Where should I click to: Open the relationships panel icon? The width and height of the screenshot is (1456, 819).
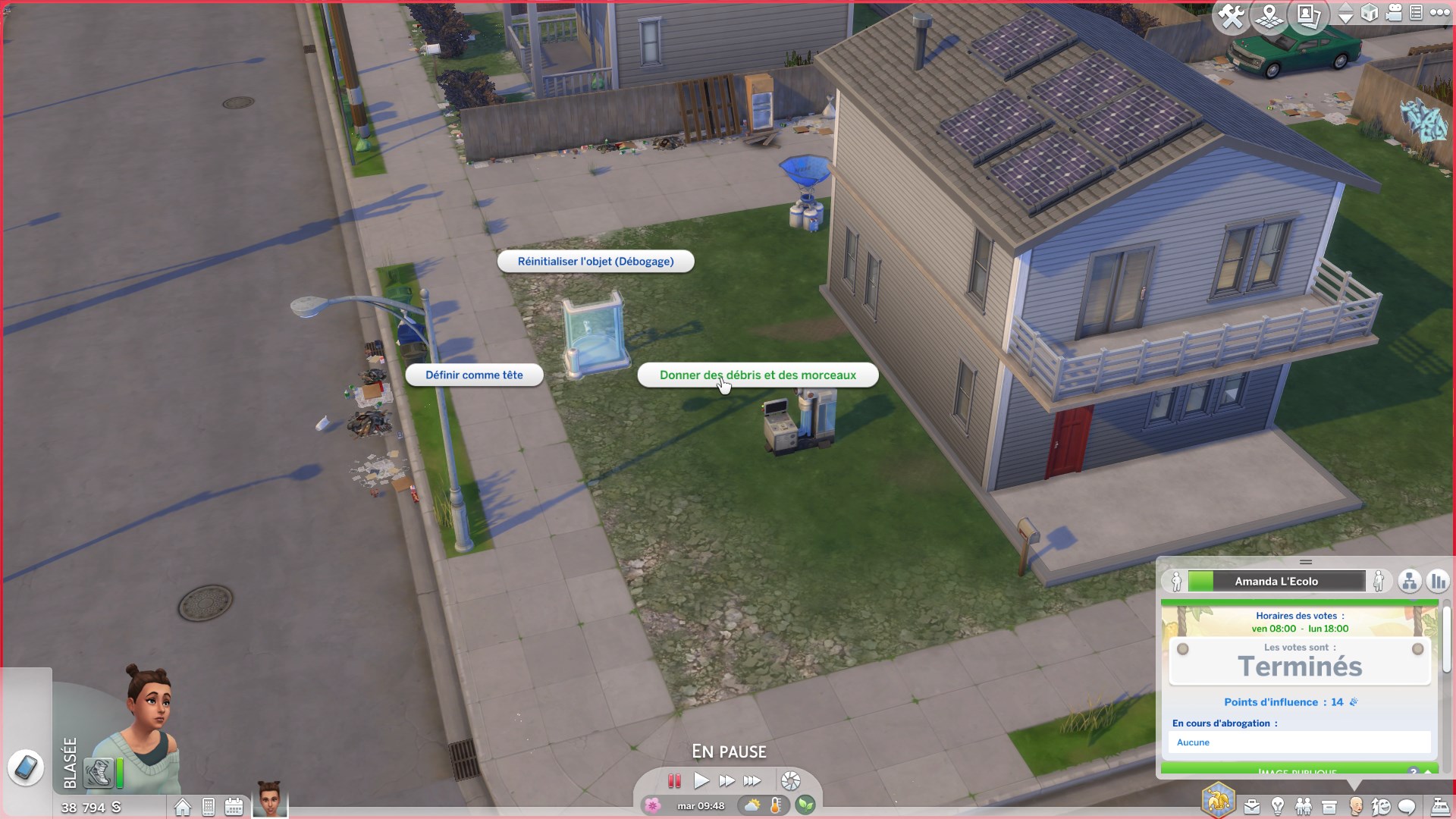pyautogui.click(x=1304, y=805)
